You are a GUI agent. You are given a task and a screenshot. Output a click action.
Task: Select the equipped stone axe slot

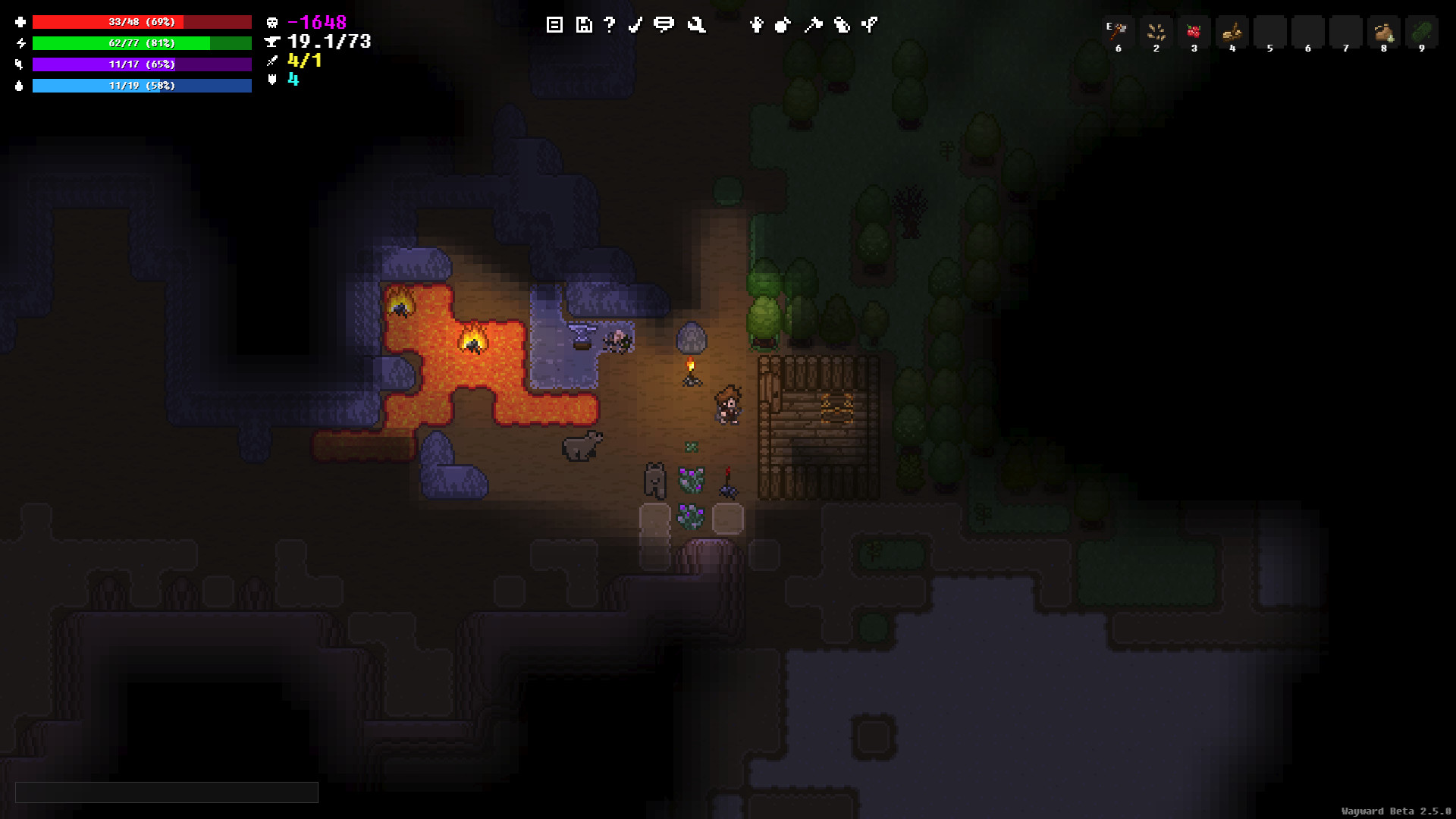pos(1119,33)
